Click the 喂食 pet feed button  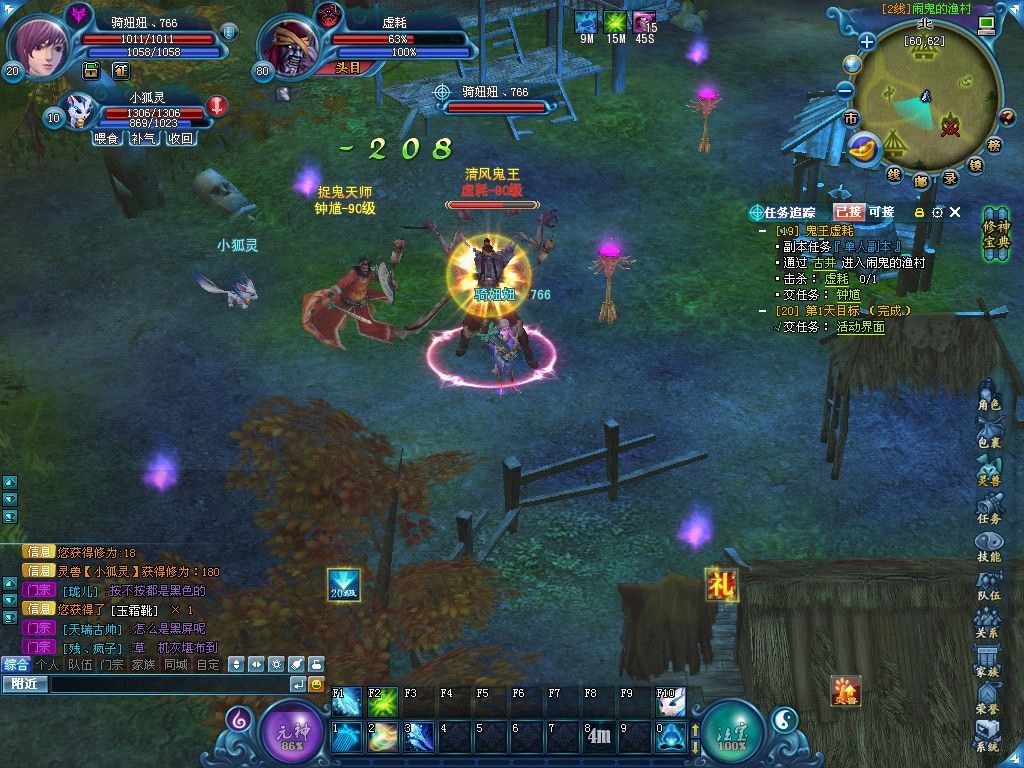point(105,139)
